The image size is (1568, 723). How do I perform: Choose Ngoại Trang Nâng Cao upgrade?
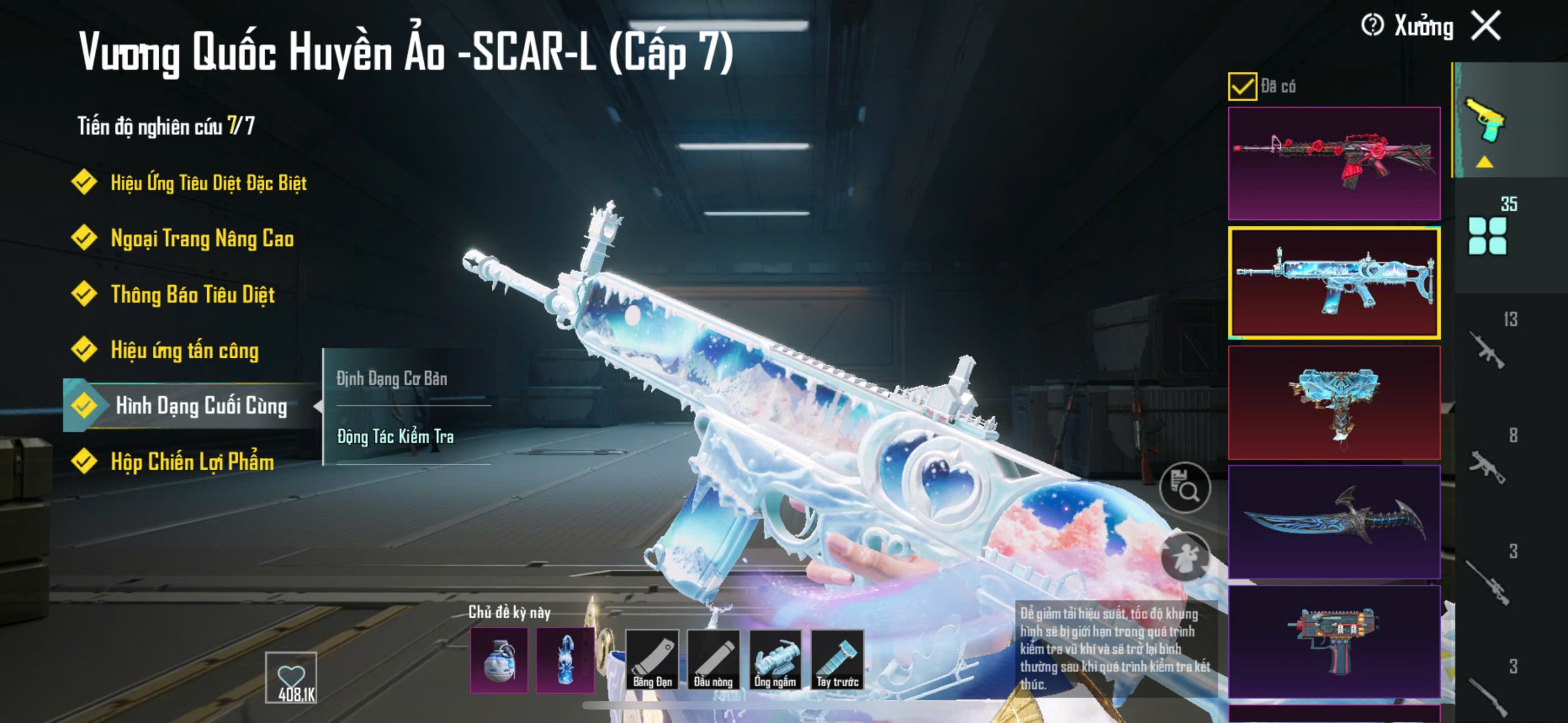[x=202, y=238]
